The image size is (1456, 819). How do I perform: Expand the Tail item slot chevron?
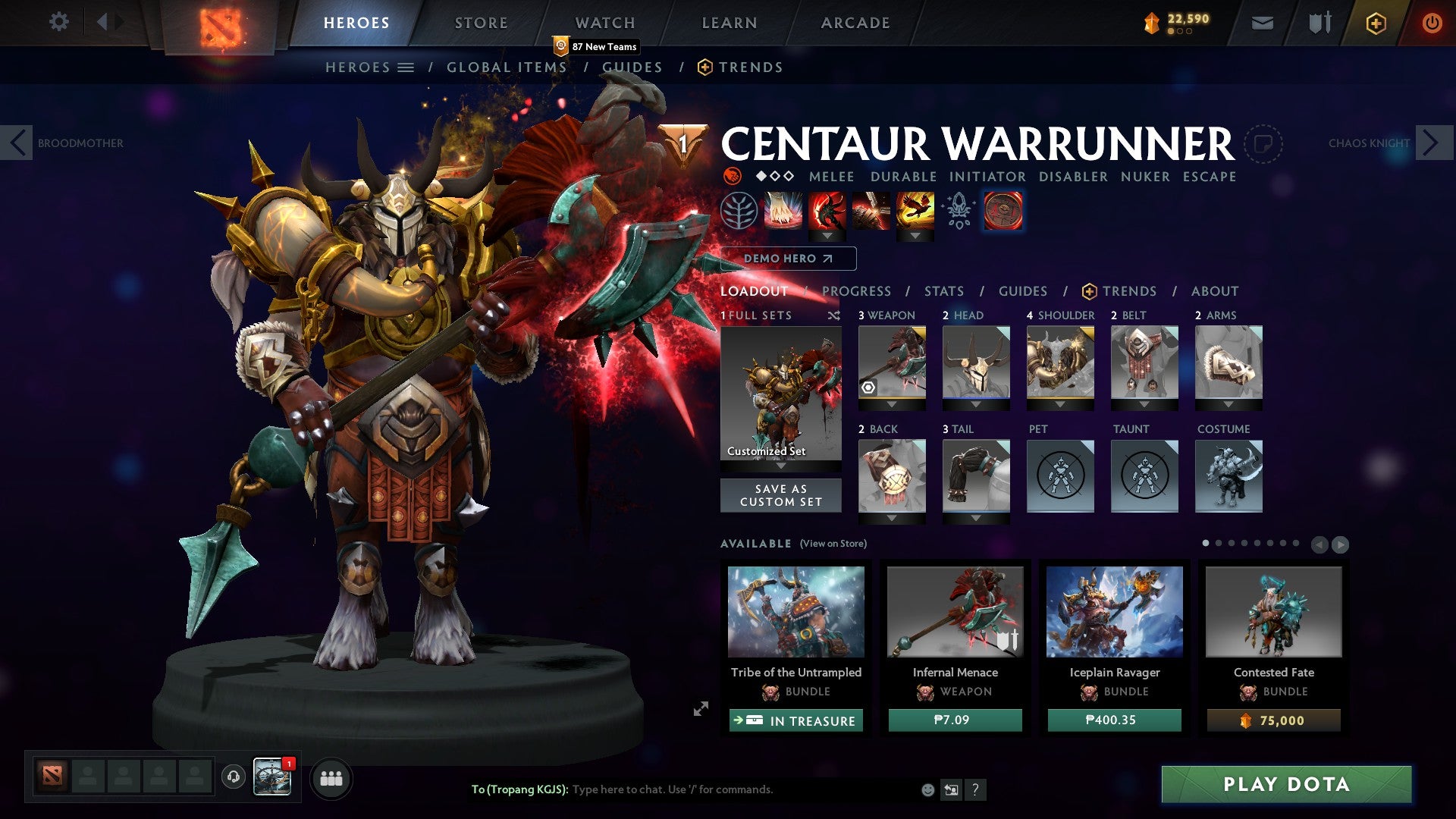(x=976, y=519)
